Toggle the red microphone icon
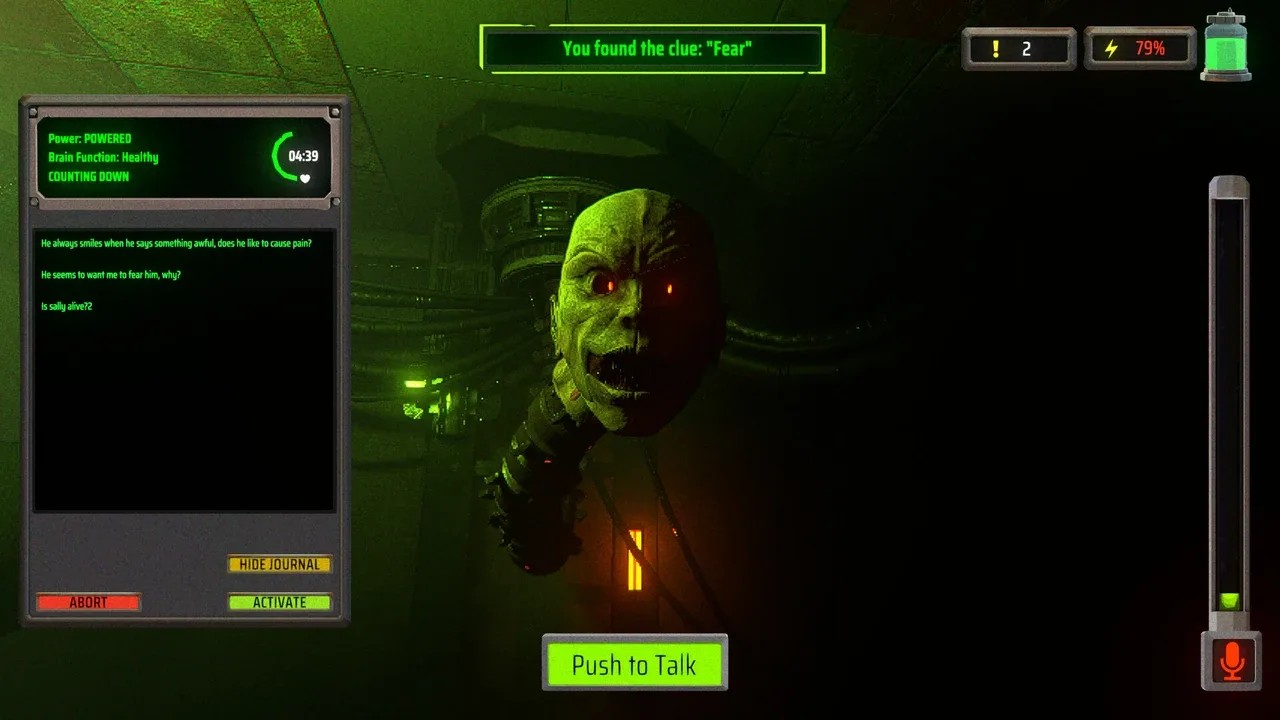The width and height of the screenshot is (1280, 720). pos(1232,661)
